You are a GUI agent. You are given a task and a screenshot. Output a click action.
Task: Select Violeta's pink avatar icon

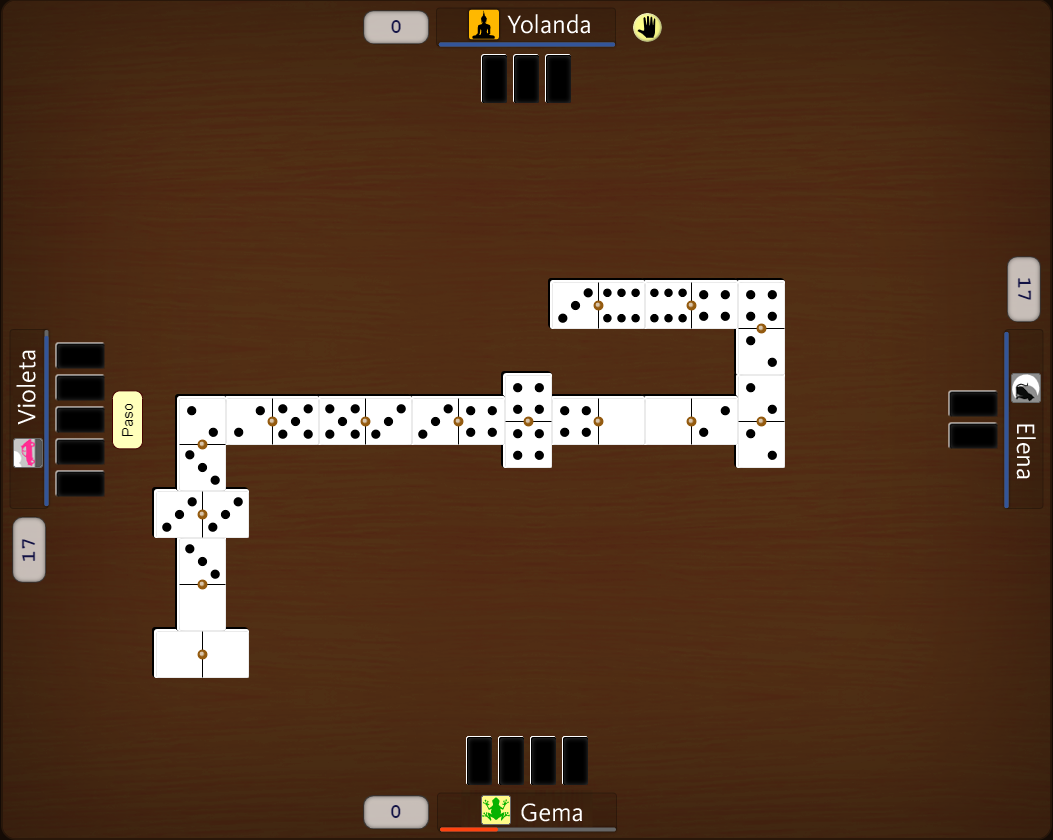(28, 453)
